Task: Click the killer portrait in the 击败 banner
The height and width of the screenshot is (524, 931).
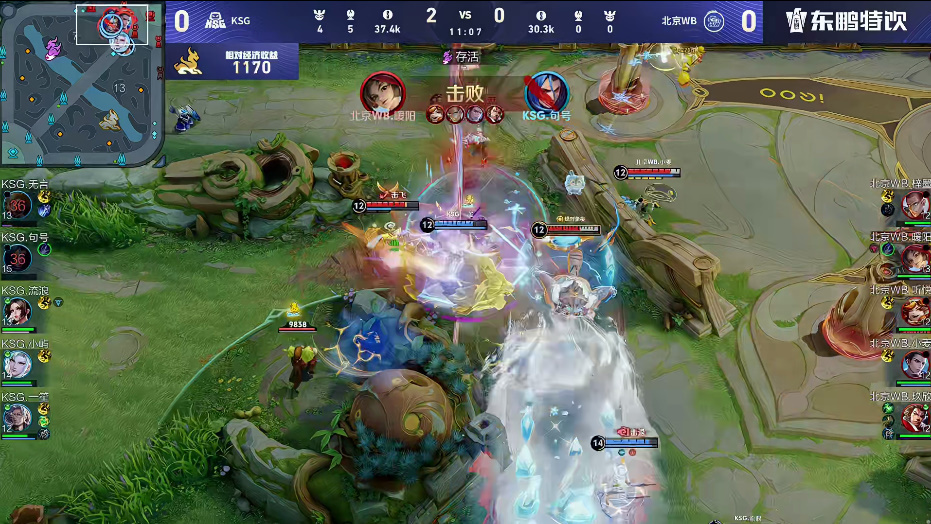Action: [x=382, y=92]
